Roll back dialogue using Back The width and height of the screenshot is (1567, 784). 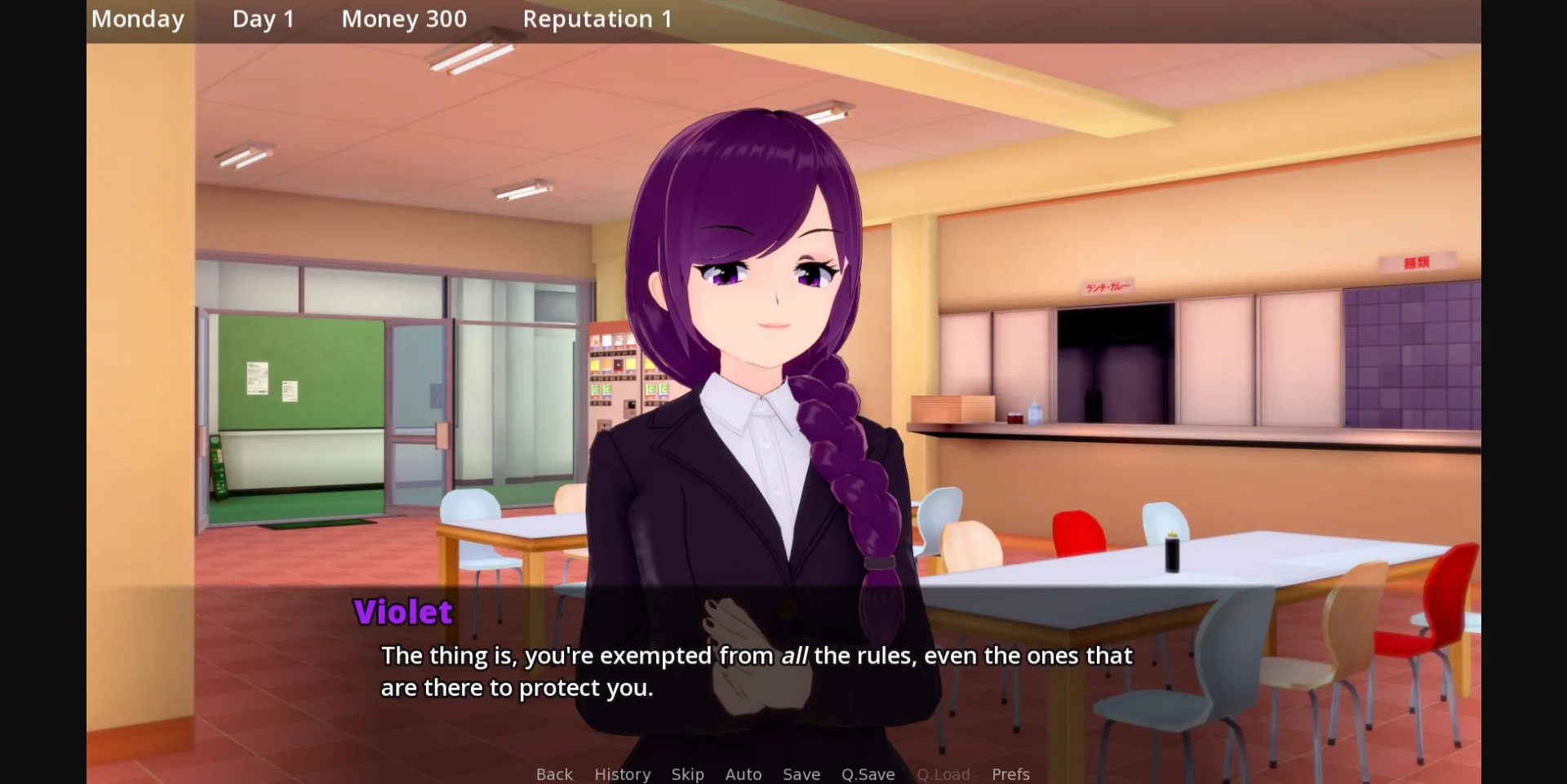coord(555,773)
